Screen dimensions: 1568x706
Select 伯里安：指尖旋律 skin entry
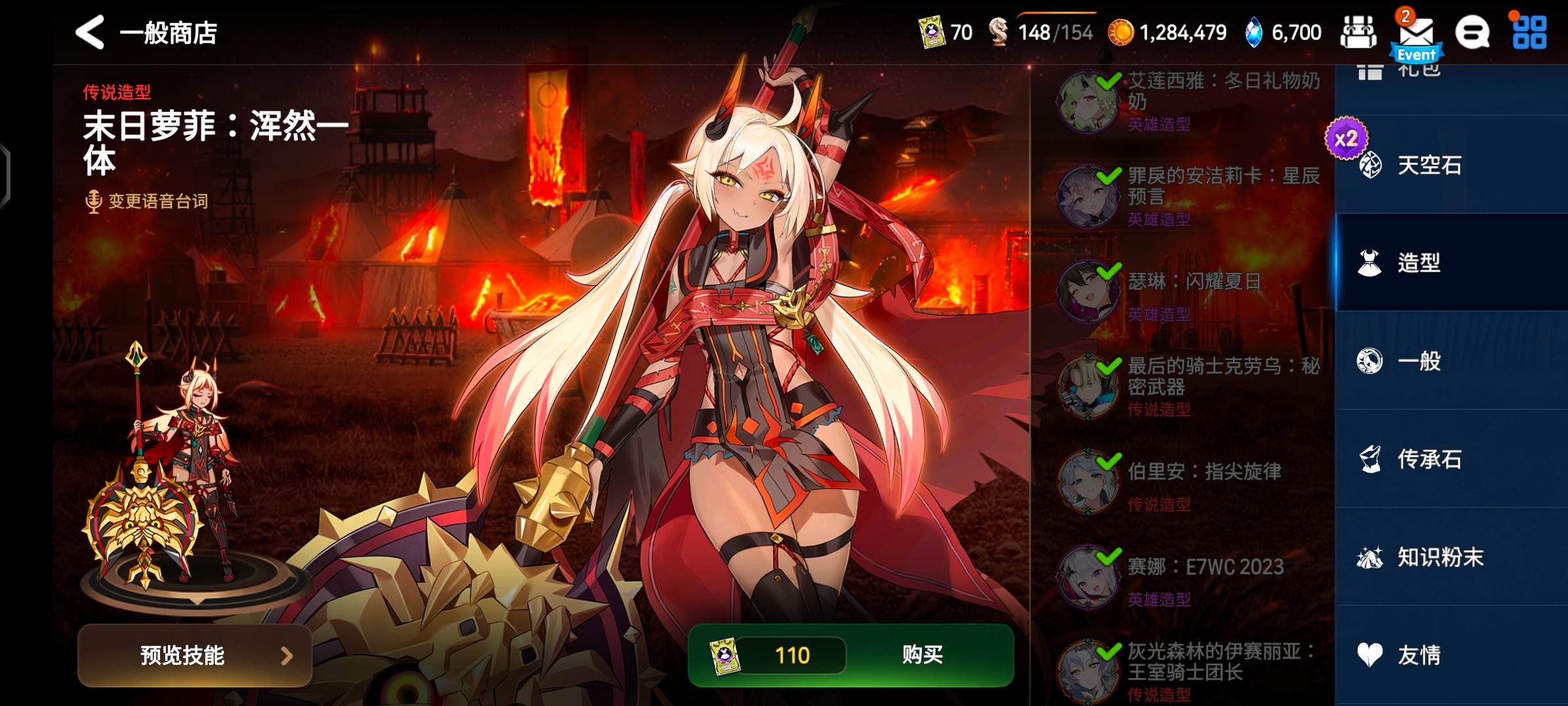tap(1189, 482)
